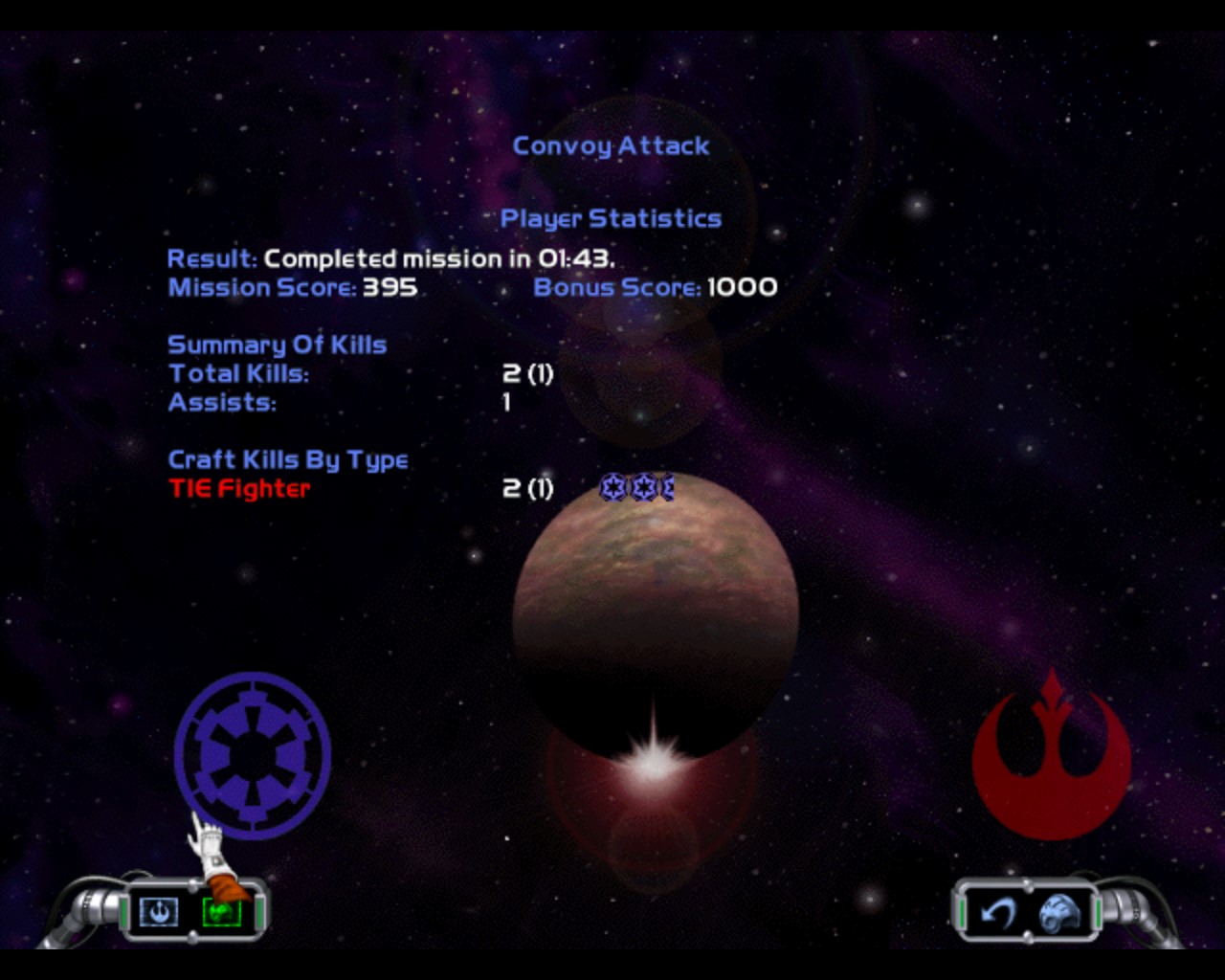Go back using the curved arrow button

[999, 913]
